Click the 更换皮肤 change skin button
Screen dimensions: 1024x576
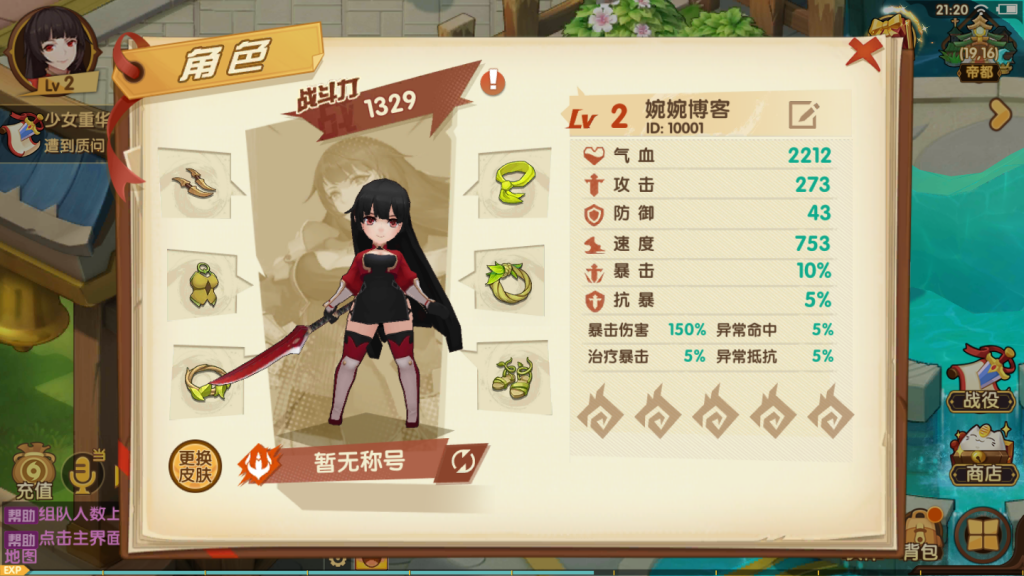pyautogui.click(x=195, y=467)
